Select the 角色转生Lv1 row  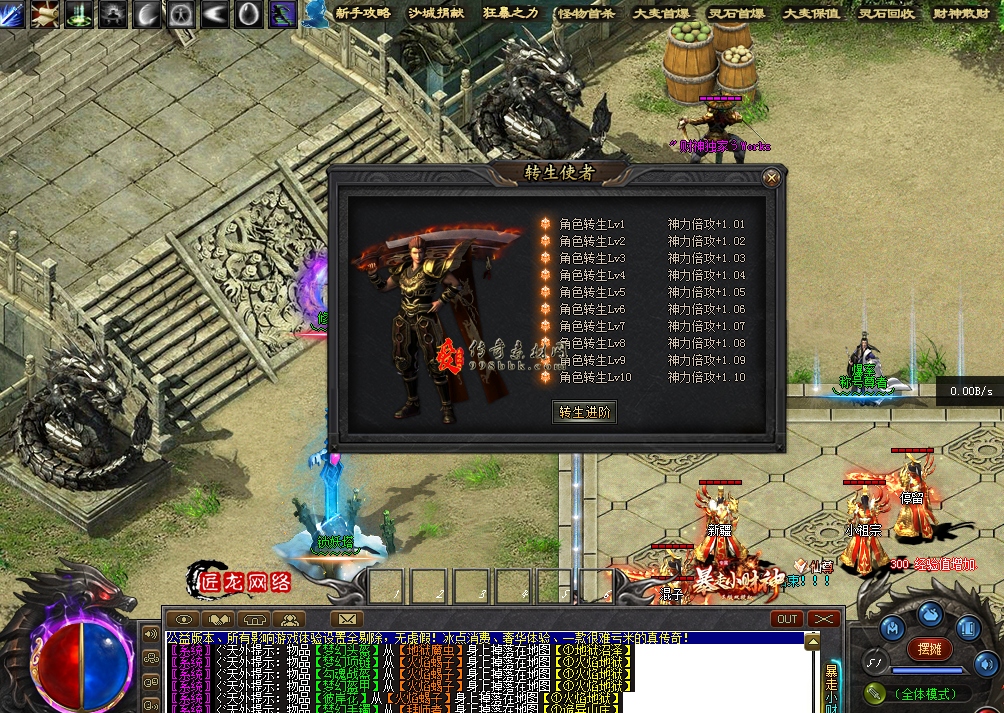(592, 224)
